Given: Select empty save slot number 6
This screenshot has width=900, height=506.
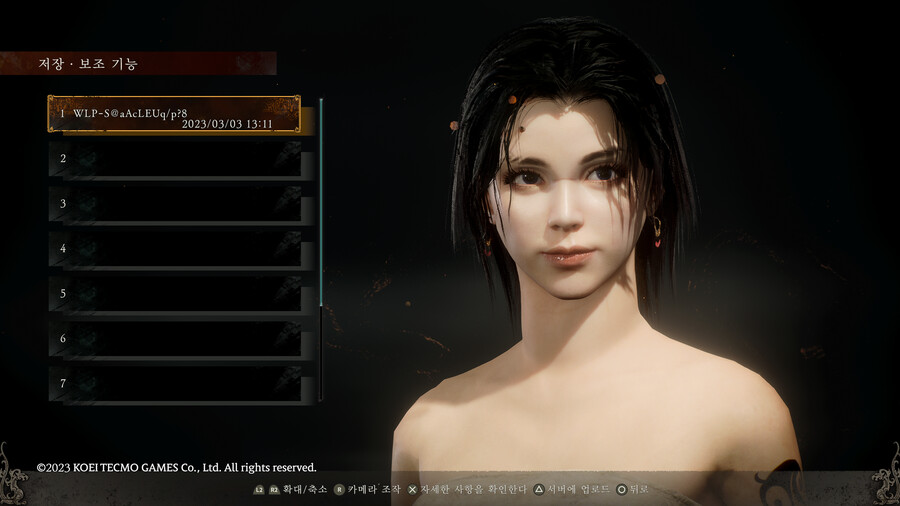Looking at the screenshot, I should point(174,339).
